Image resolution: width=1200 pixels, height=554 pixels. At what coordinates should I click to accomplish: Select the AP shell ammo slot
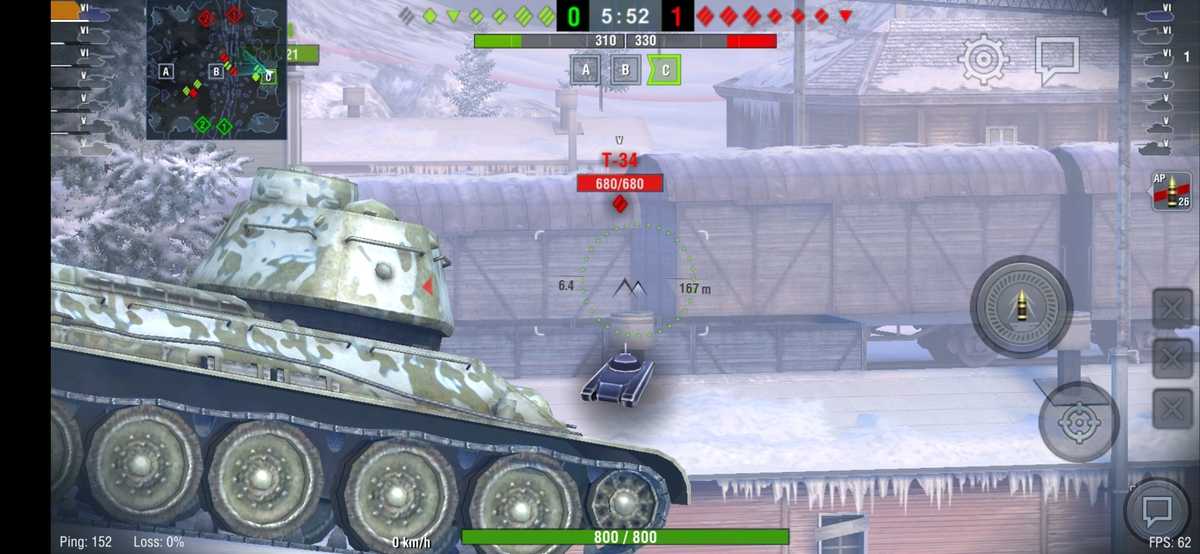[x=1171, y=192]
